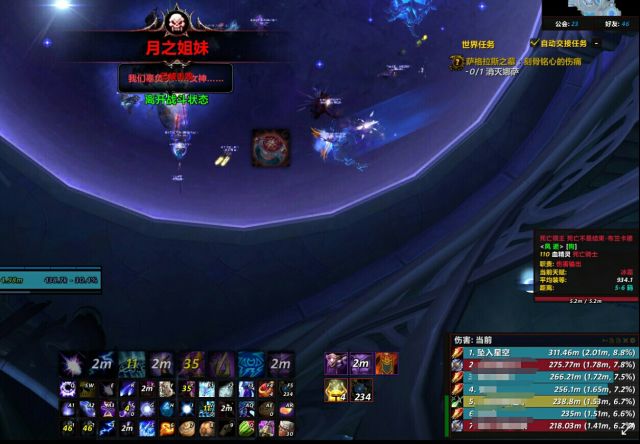Collapse the quest tracker with the minus button
The height and width of the screenshot is (444, 640).
point(597,43)
